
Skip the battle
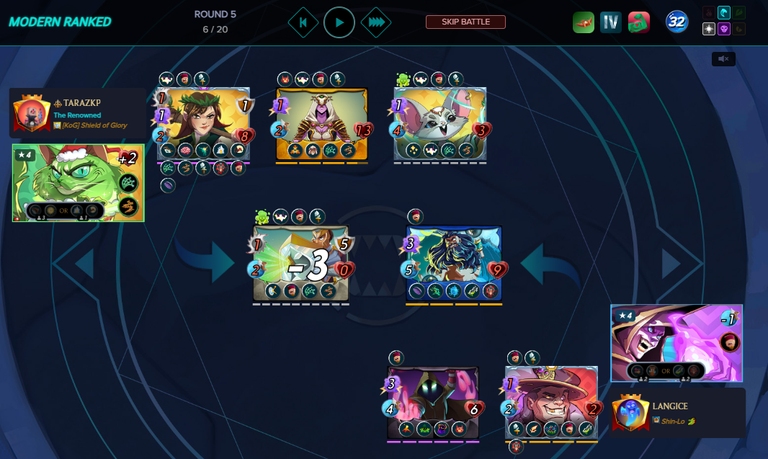[x=465, y=22]
